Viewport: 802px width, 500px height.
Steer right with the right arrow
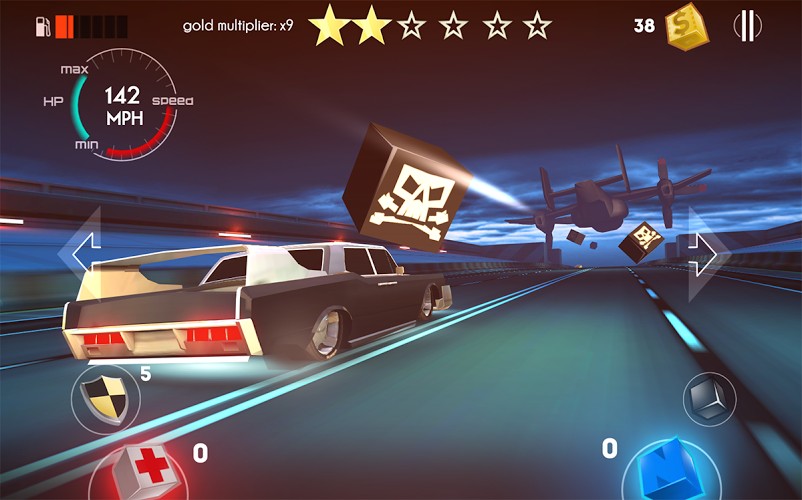coord(706,253)
